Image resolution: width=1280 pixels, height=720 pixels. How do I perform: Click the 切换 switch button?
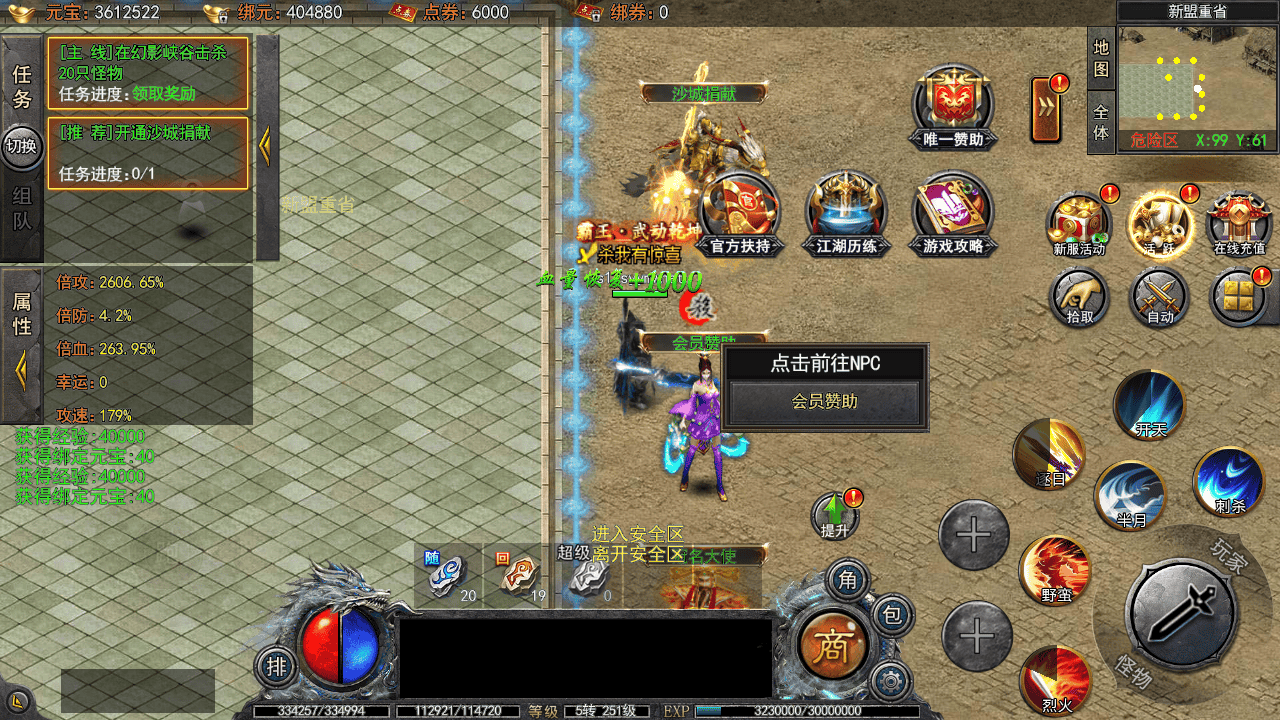21,145
